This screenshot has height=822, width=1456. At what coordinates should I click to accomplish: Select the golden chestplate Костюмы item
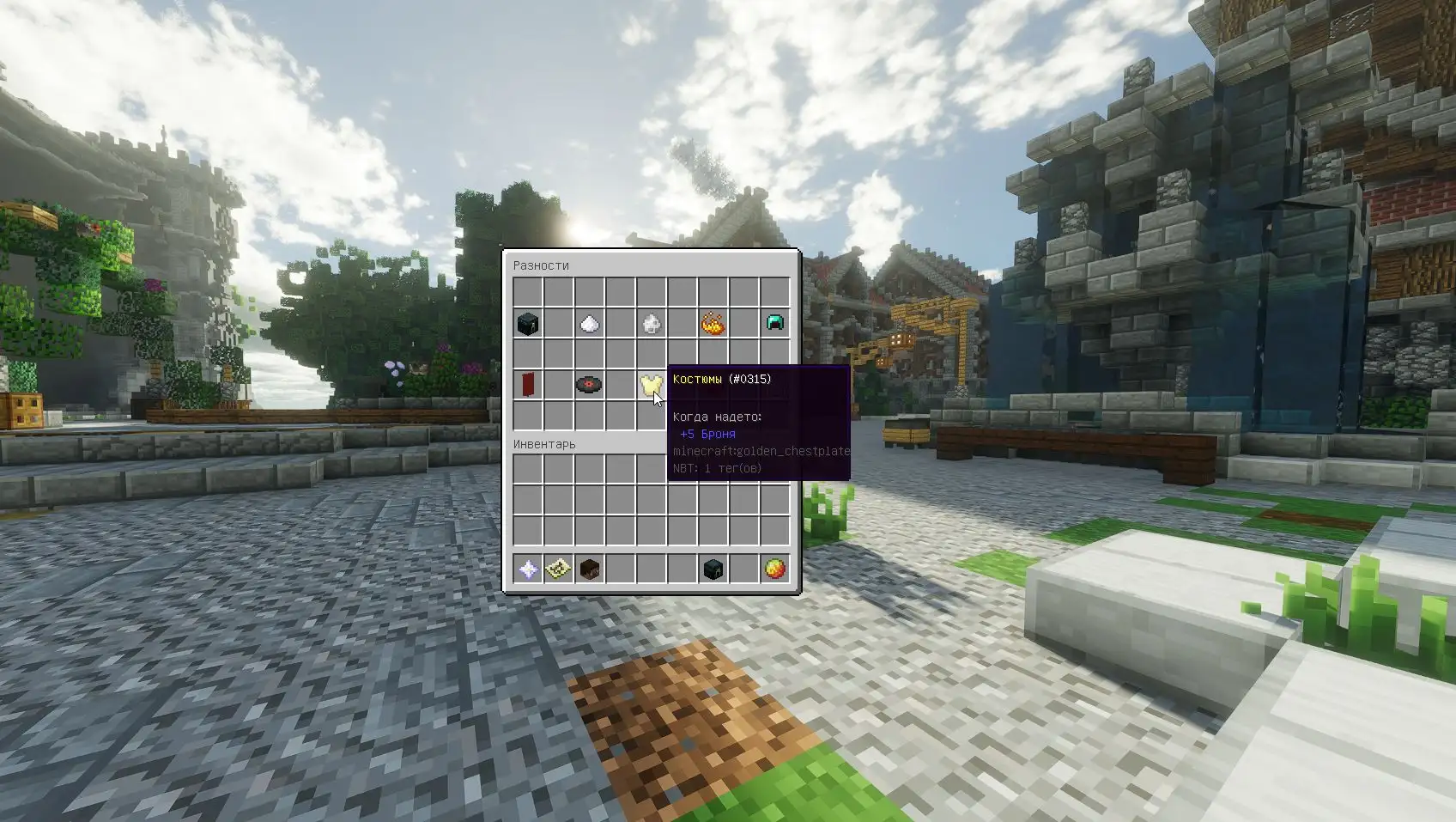651,385
